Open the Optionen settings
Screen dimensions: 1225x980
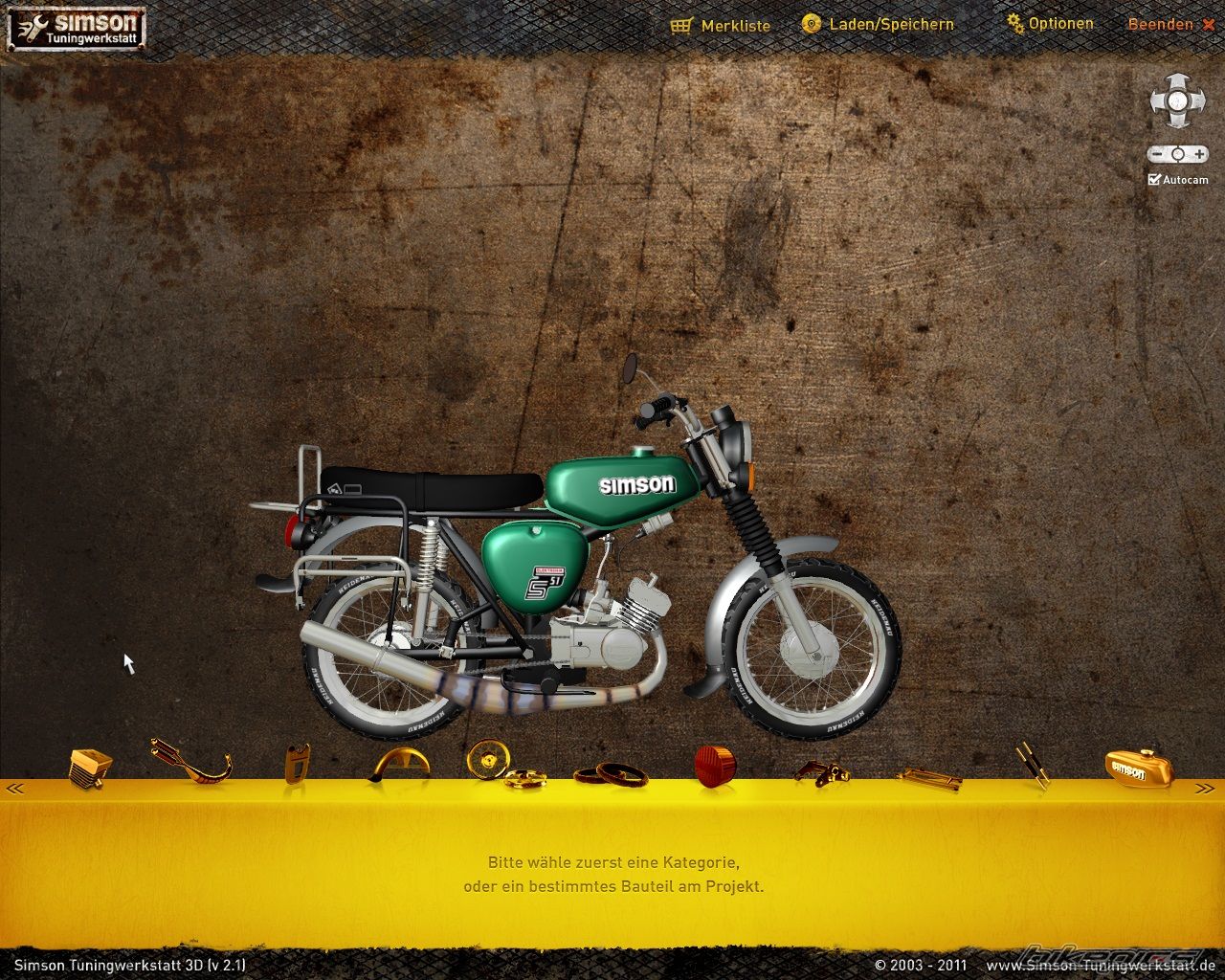click(x=1050, y=23)
